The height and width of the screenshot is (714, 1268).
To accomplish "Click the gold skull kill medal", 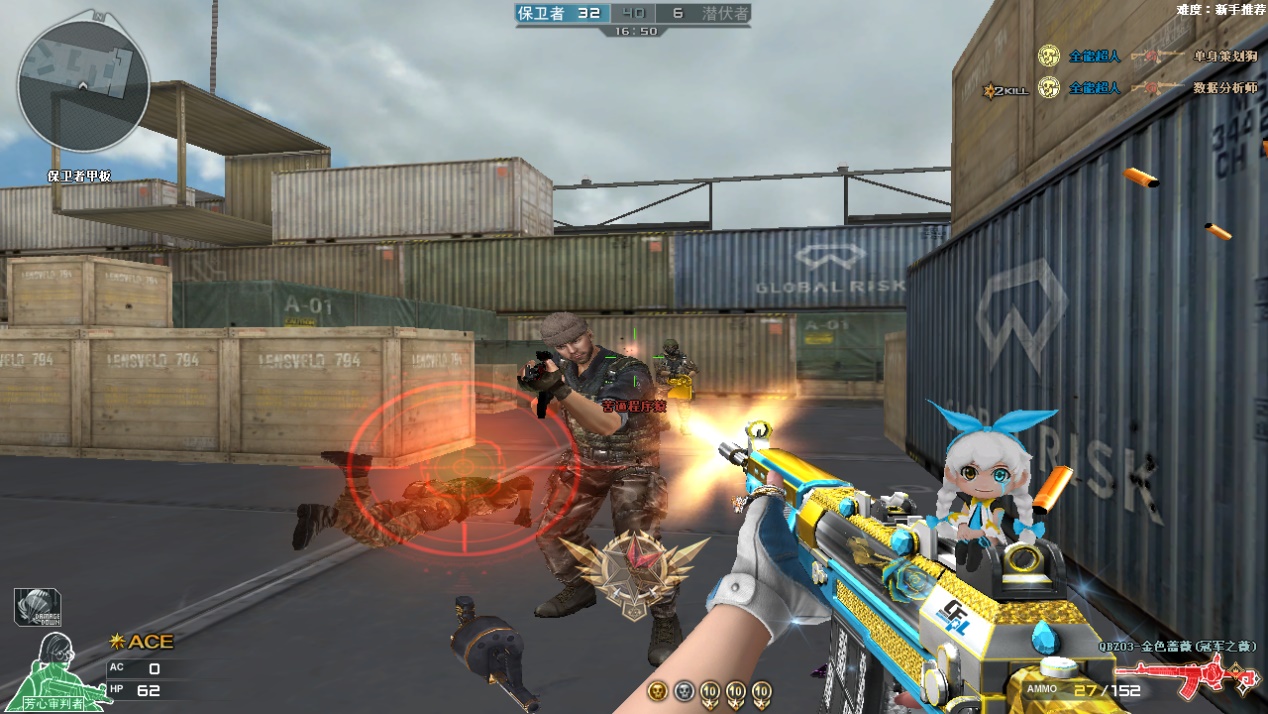I will [x=657, y=690].
